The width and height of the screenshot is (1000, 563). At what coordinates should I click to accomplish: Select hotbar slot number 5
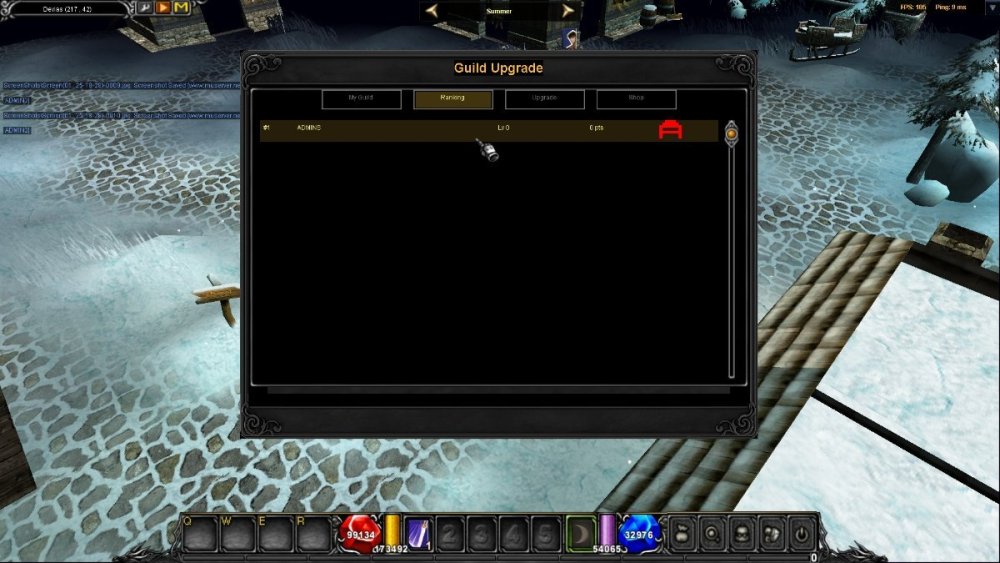[x=545, y=534]
